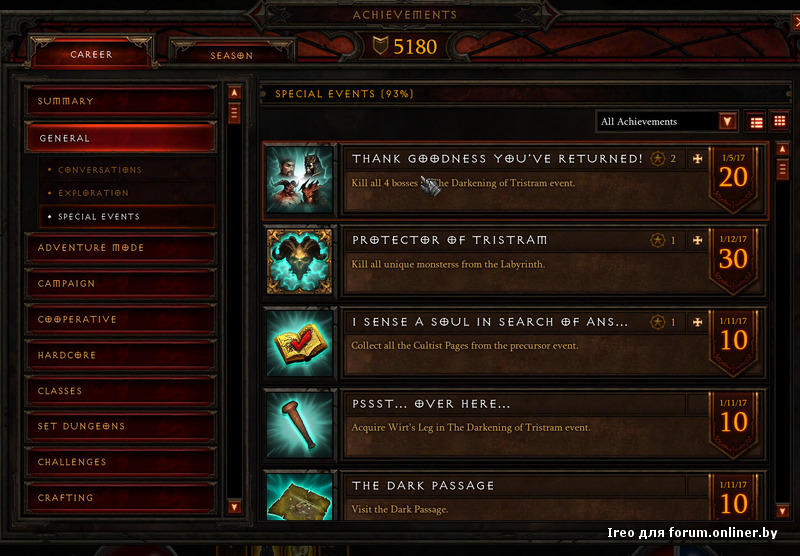
Task: Open the Set Dungeons category
Action: (x=120, y=426)
